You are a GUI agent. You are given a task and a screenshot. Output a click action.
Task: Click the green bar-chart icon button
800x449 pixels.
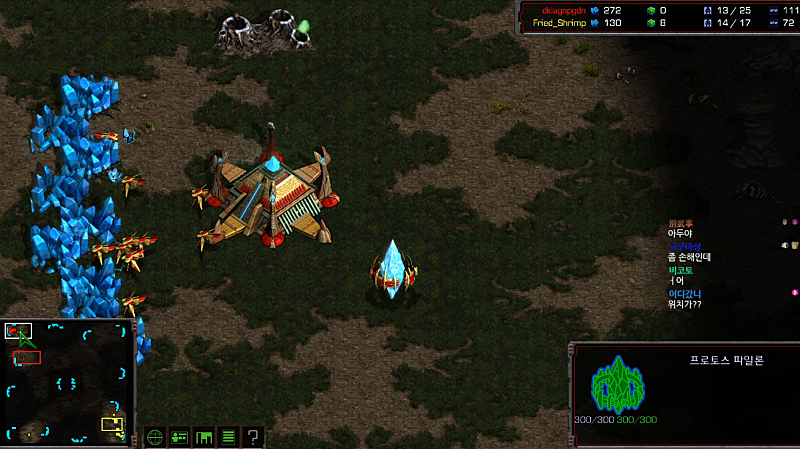pyautogui.click(x=204, y=437)
